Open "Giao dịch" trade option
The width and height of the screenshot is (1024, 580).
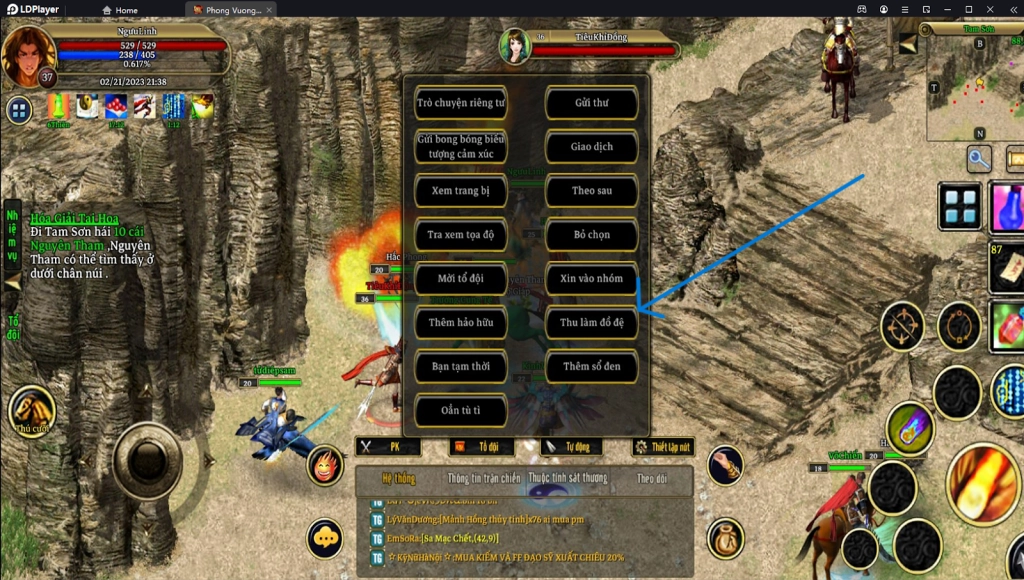(x=591, y=147)
